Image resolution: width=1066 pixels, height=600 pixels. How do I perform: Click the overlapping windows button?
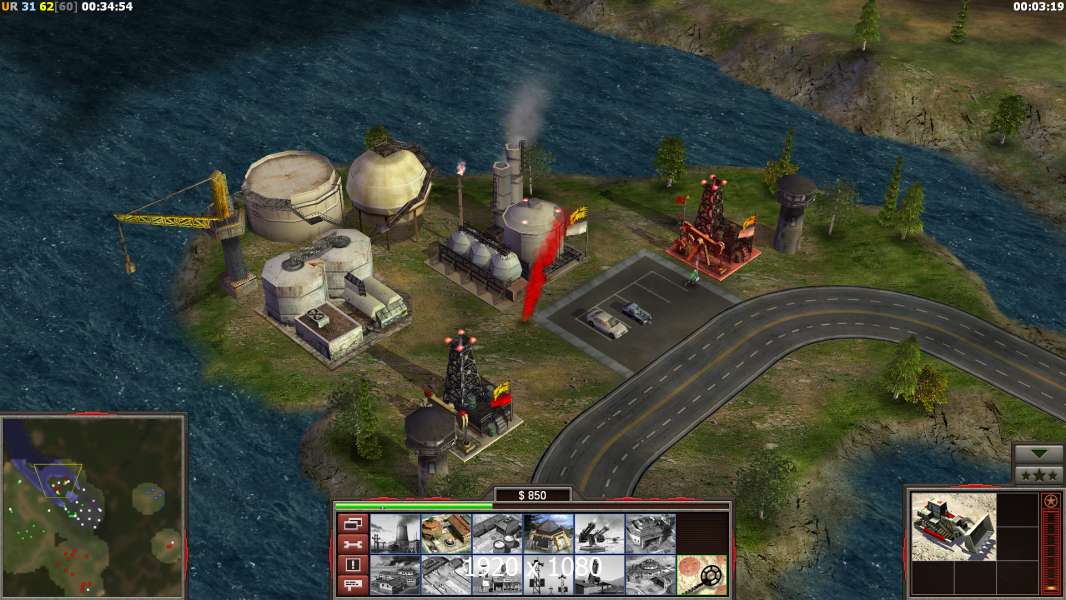352,523
